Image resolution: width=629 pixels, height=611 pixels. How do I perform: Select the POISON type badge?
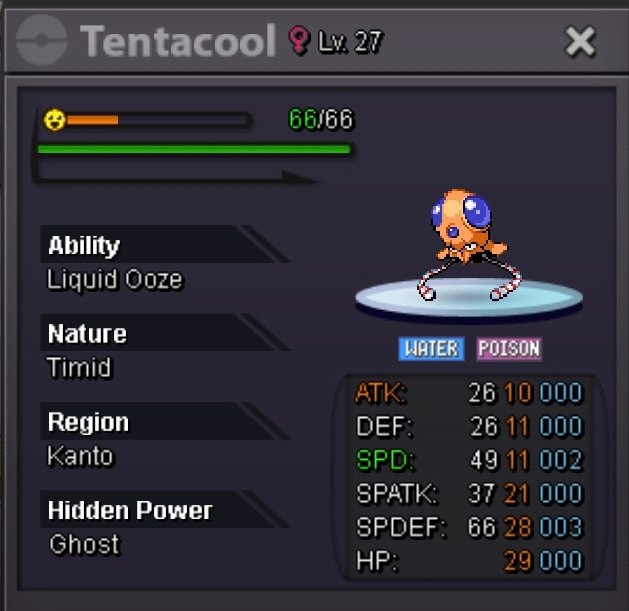(509, 349)
